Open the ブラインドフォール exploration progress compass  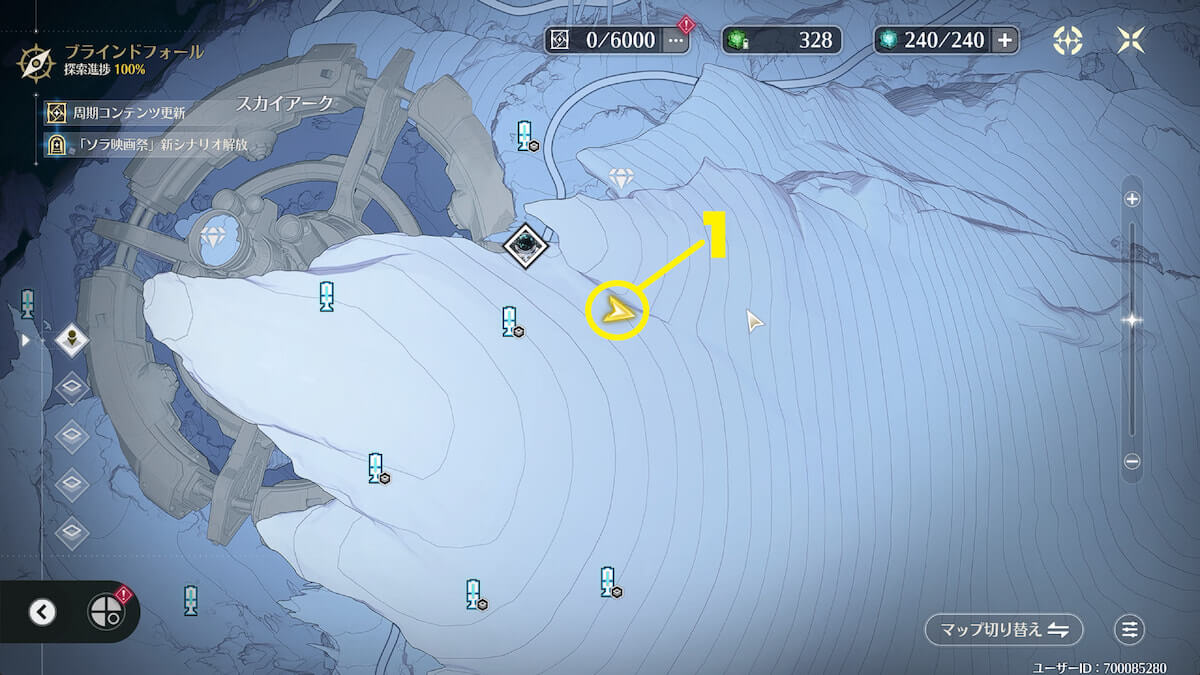[x=32, y=60]
